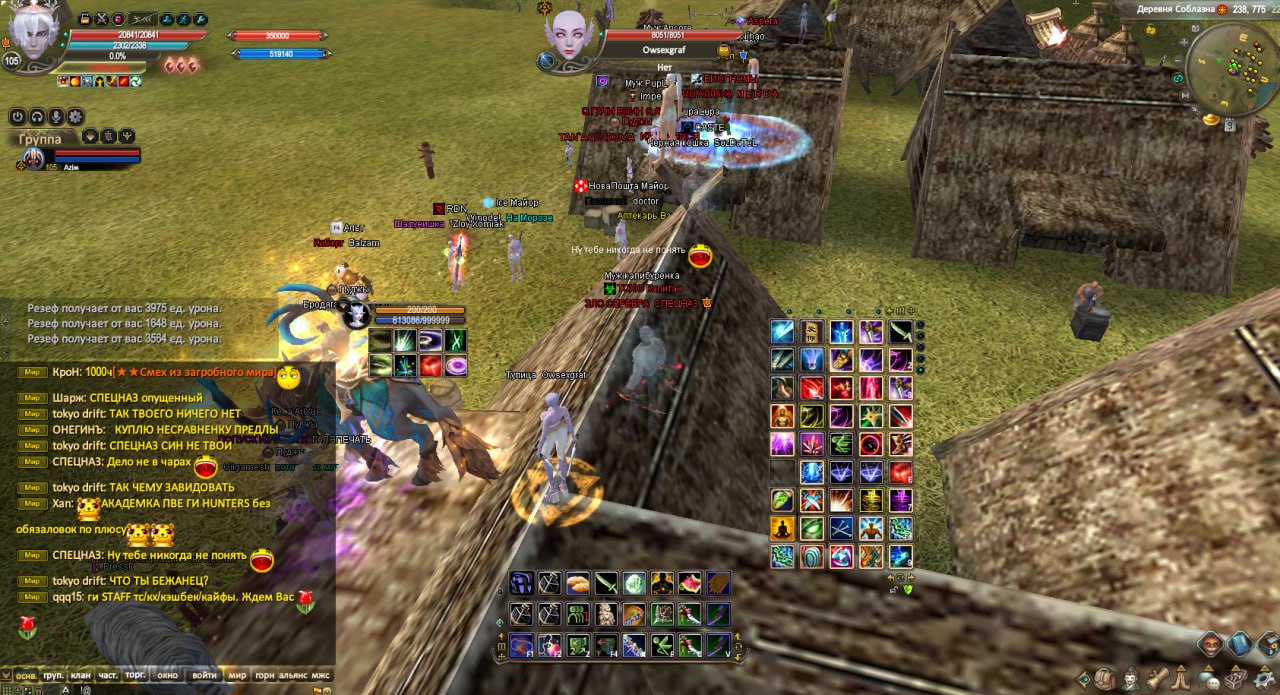Click the gear settings icon near the group panel
This screenshot has width=1280, height=695.
click(76, 117)
